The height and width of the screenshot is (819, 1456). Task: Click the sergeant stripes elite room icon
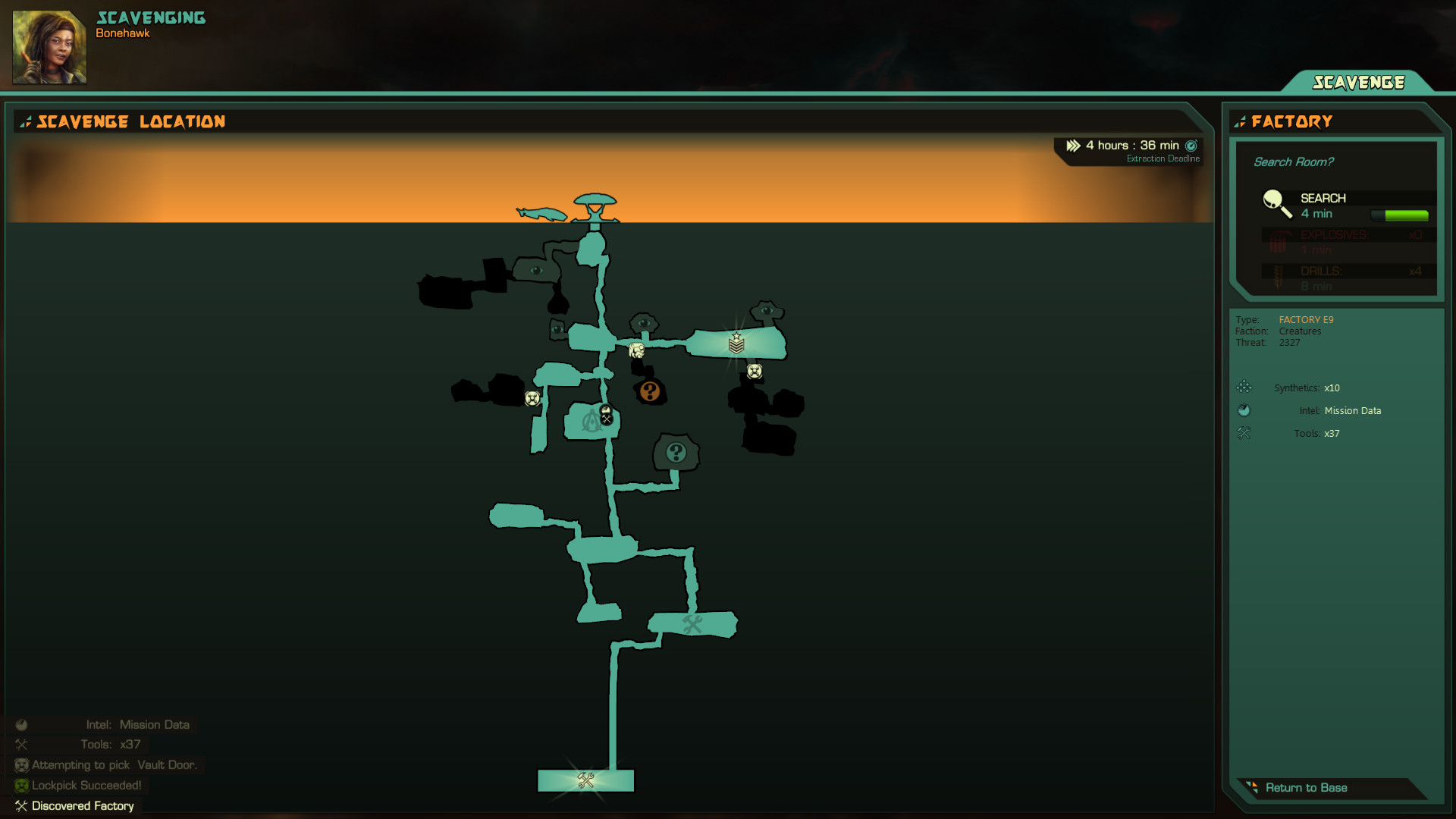(x=736, y=343)
